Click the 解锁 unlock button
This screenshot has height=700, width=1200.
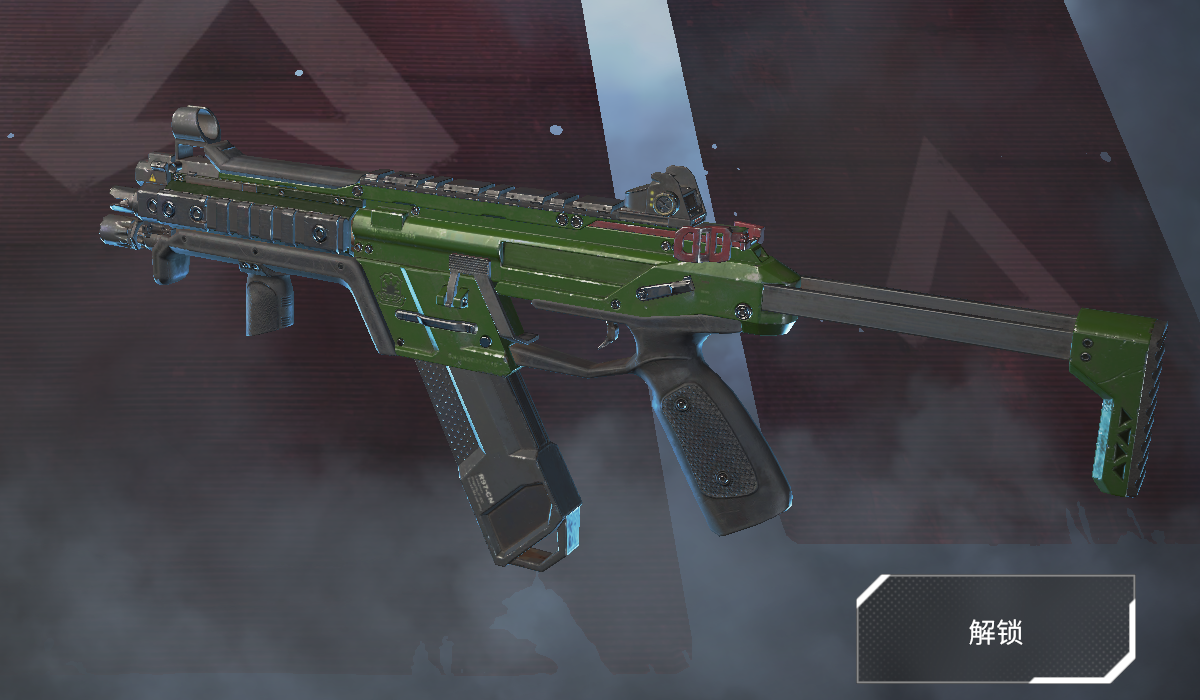(x=995, y=631)
